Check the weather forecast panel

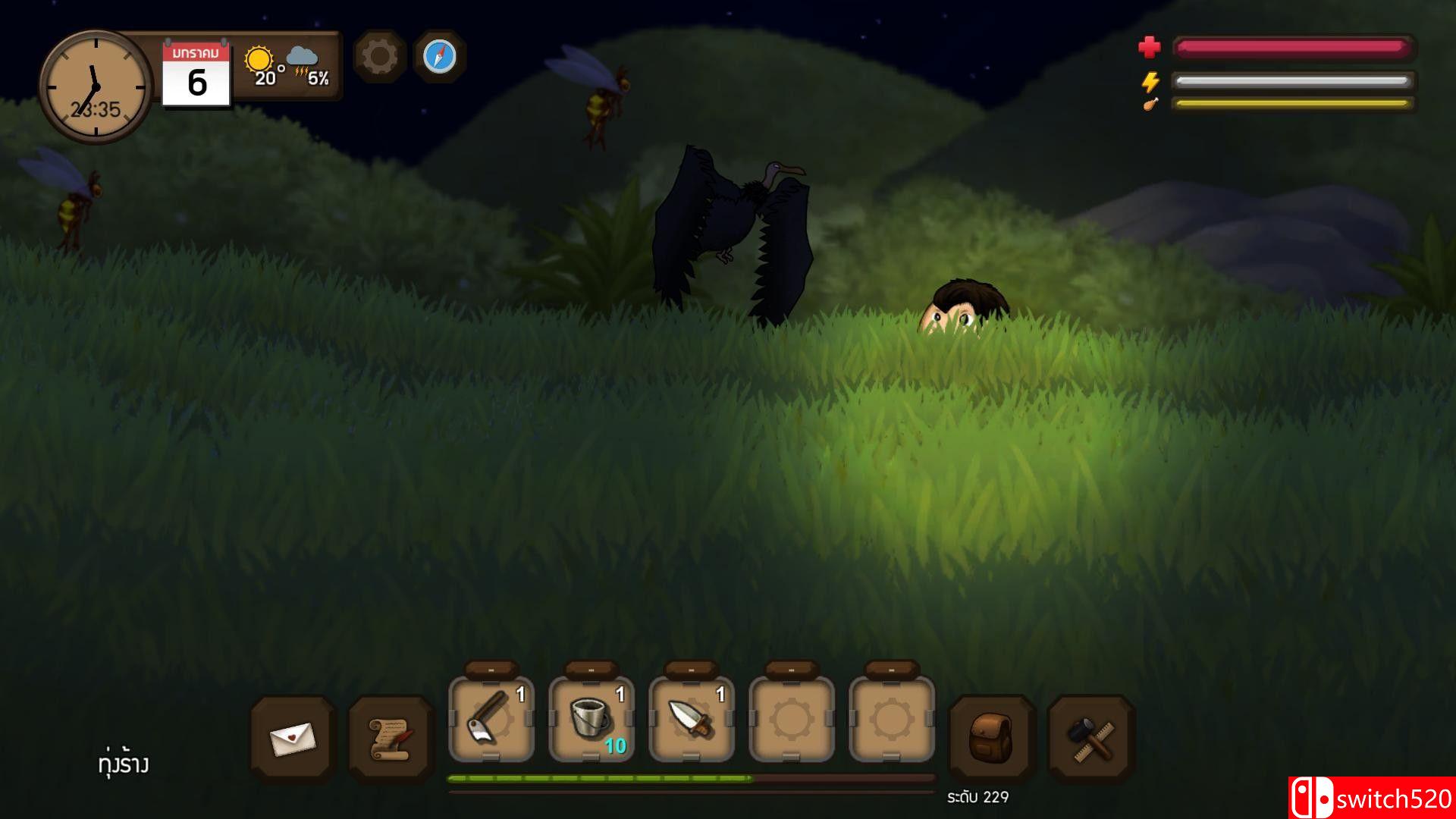click(x=287, y=67)
